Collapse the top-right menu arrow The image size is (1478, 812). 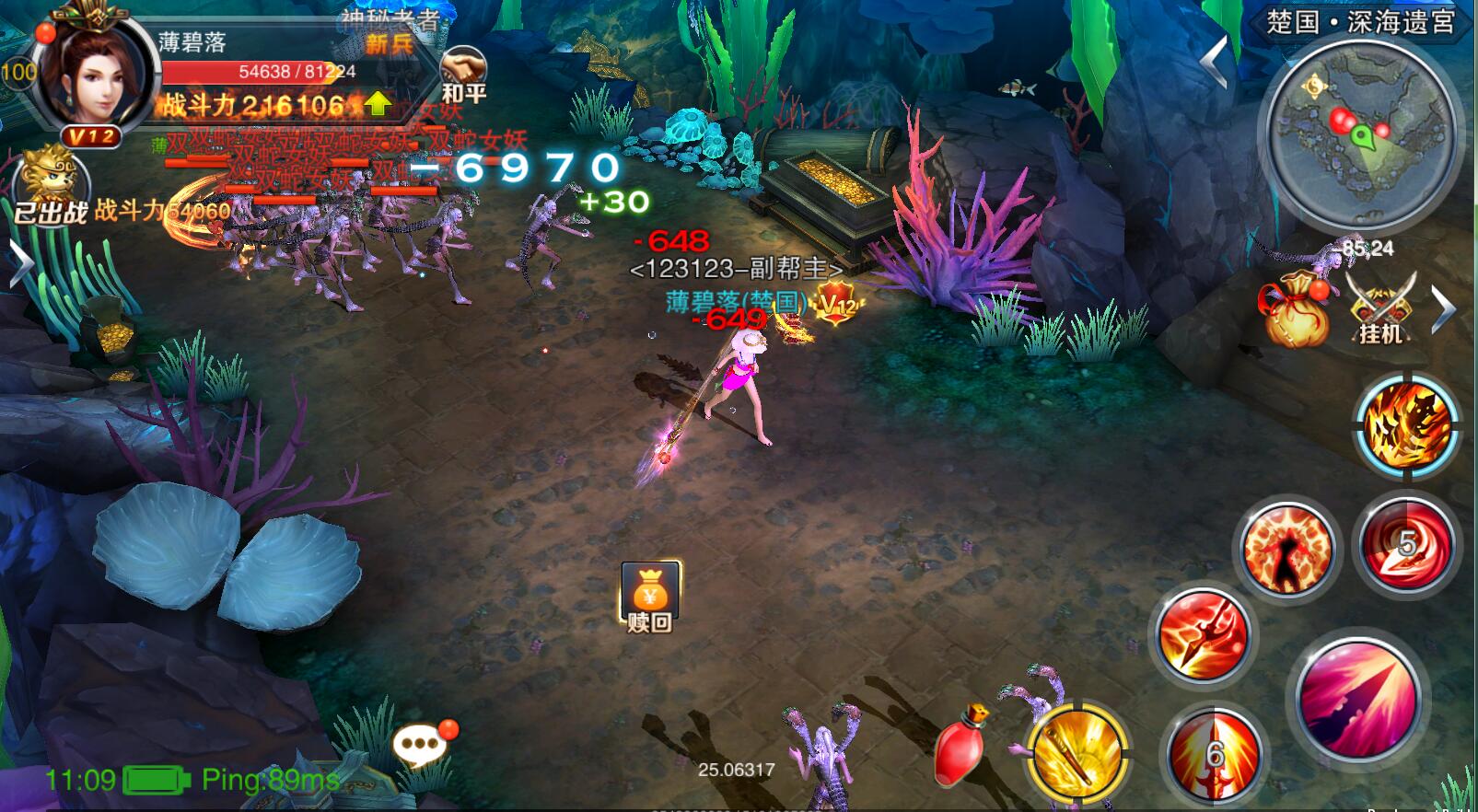coord(1215,61)
